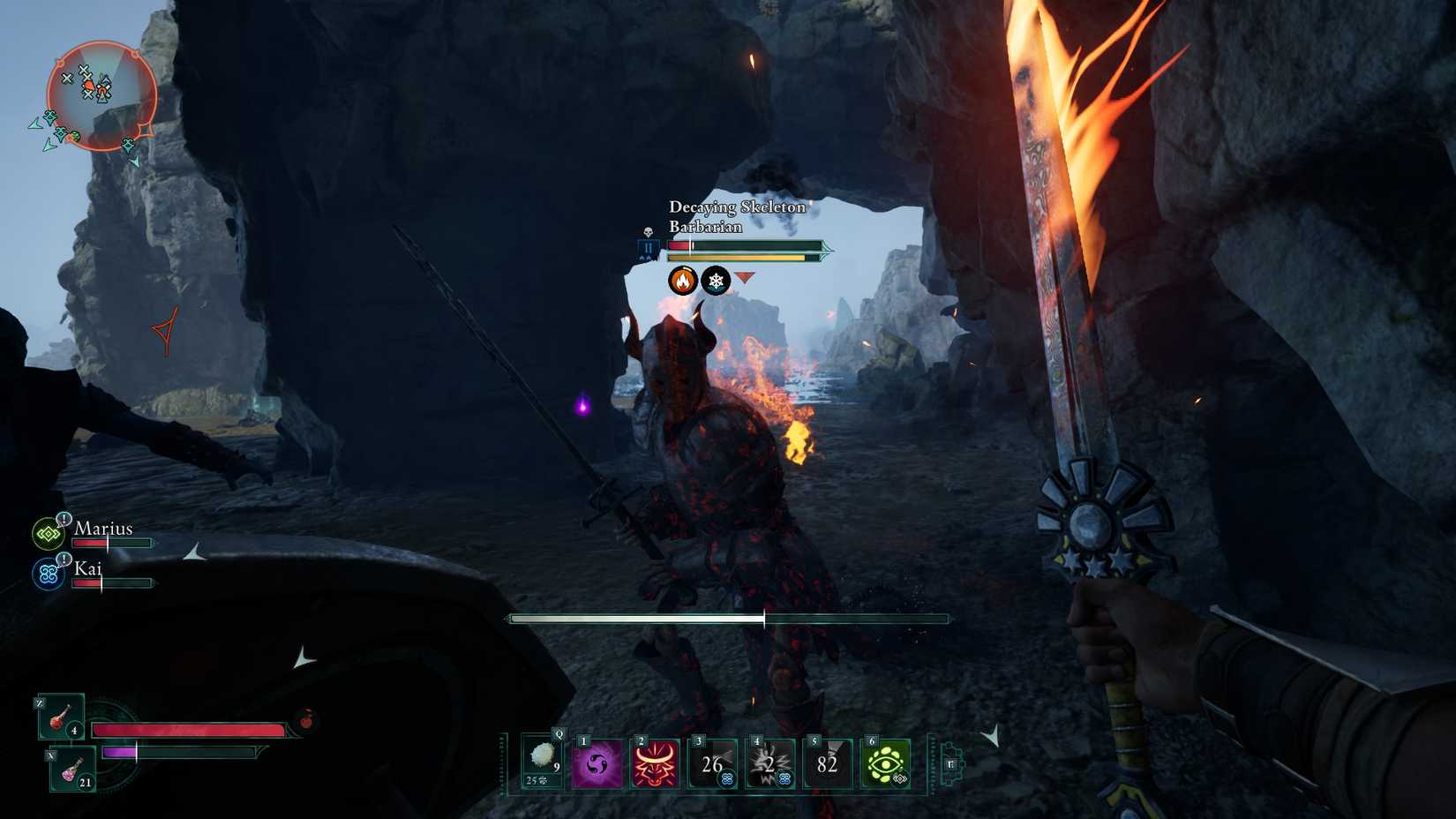1456x819 pixels.
Task: Trigger the slash ability showing 26 charges
Action: tap(710, 764)
